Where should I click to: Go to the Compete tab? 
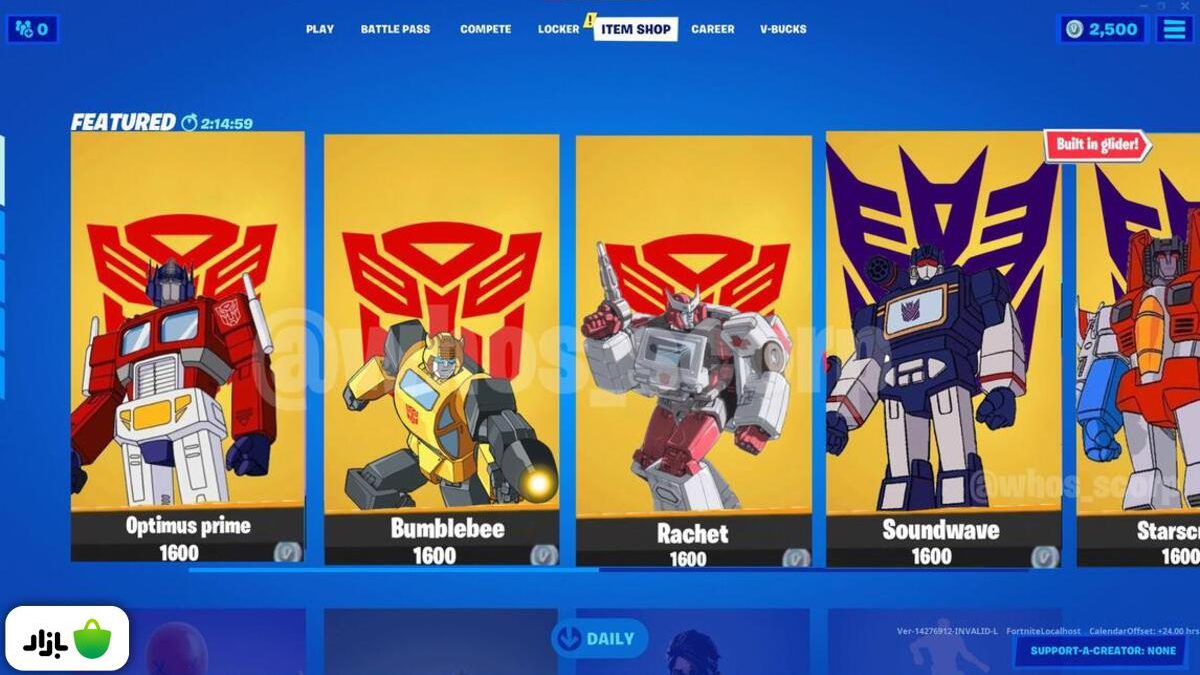(485, 29)
